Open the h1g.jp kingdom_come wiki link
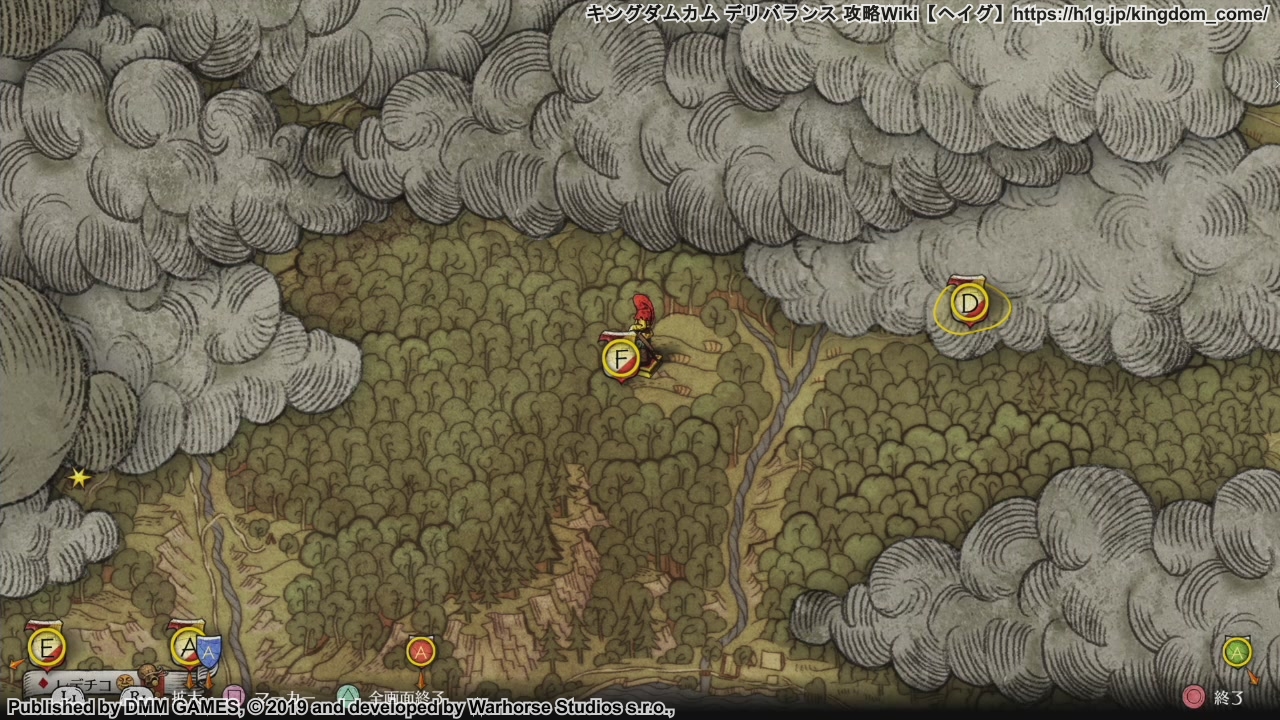The image size is (1280, 720). (1140, 14)
